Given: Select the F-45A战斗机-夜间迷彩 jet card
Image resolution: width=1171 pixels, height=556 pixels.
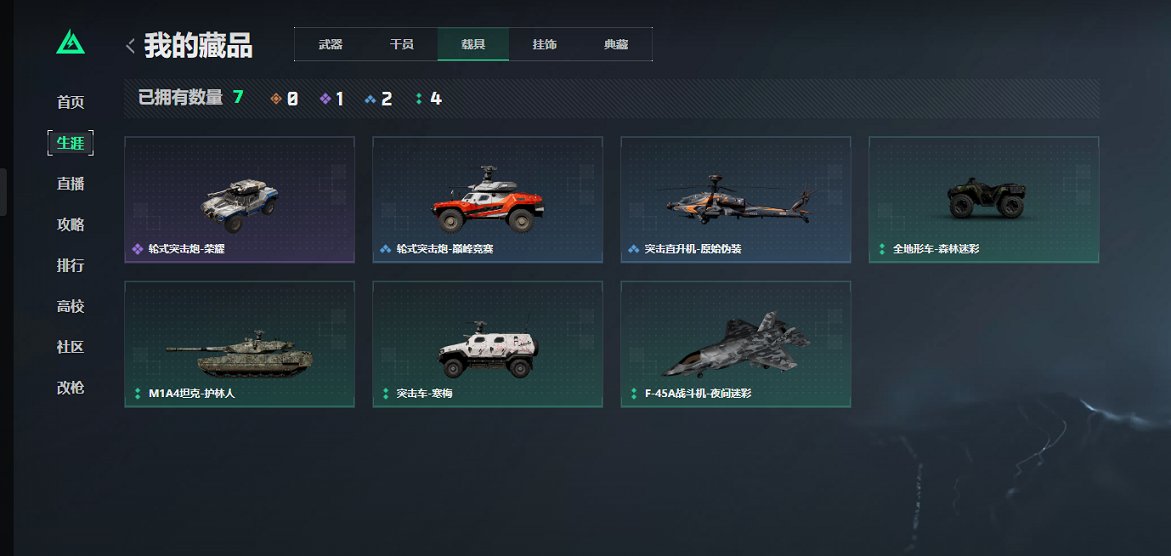Looking at the screenshot, I should 735,344.
